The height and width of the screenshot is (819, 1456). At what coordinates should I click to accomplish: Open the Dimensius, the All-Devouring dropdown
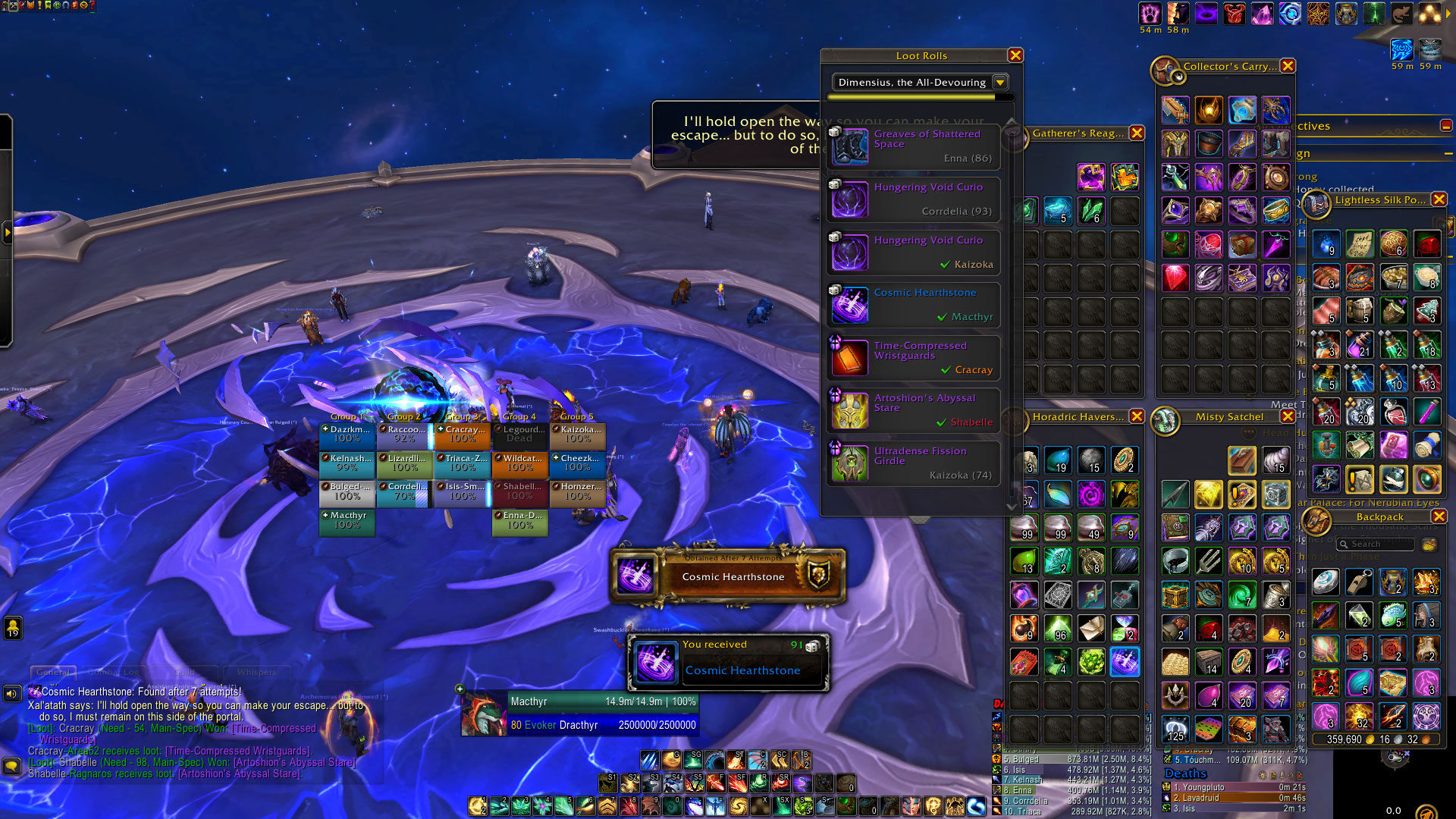pos(1000,82)
